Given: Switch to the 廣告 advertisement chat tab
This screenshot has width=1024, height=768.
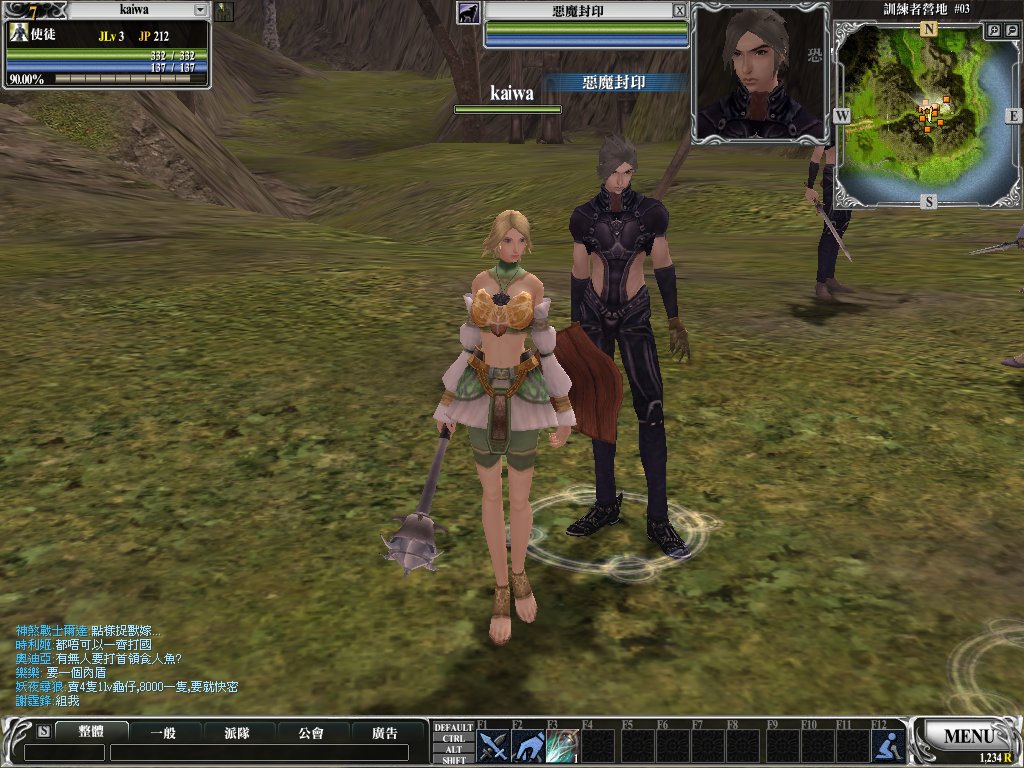Looking at the screenshot, I should click(385, 732).
